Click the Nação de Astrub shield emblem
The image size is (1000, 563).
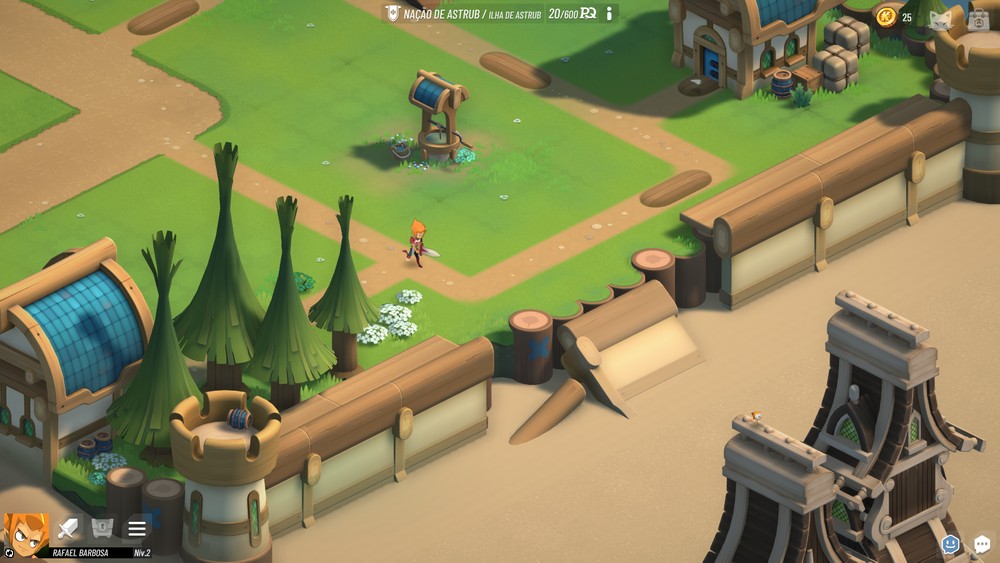point(393,14)
